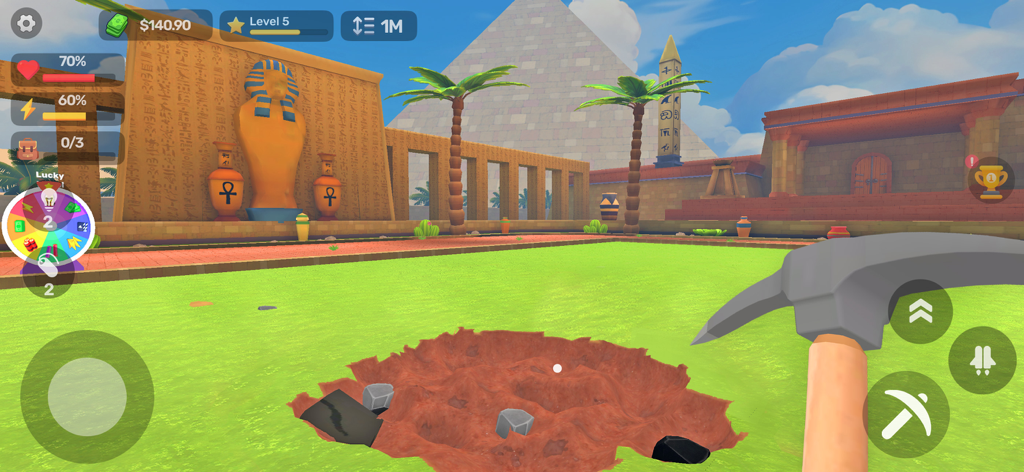Open the trophy achievements button
The height and width of the screenshot is (472, 1024).
pyautogui.click(x=990, y=181)
